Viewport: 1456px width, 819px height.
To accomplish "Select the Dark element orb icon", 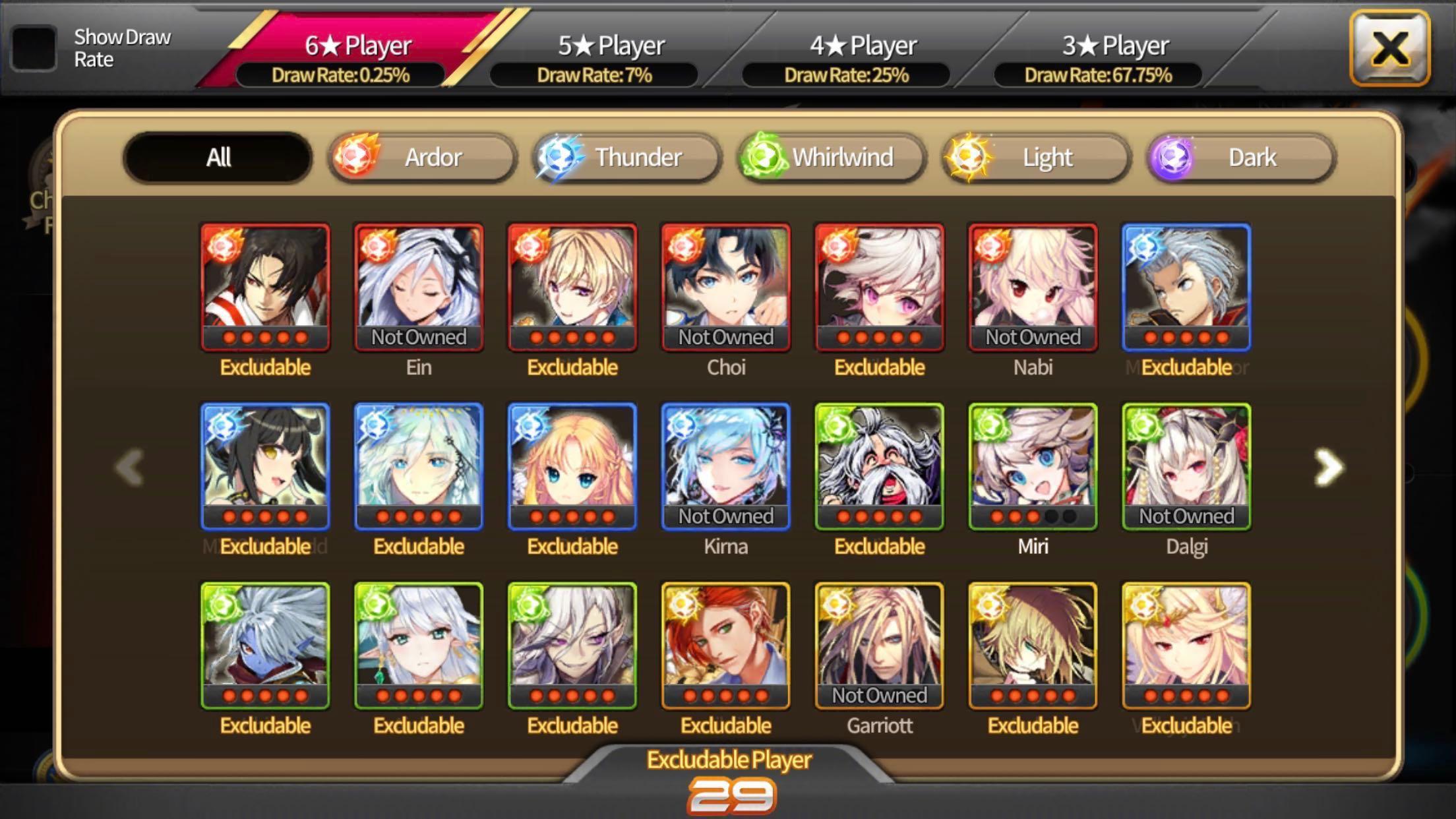I will pos(1173,157).
